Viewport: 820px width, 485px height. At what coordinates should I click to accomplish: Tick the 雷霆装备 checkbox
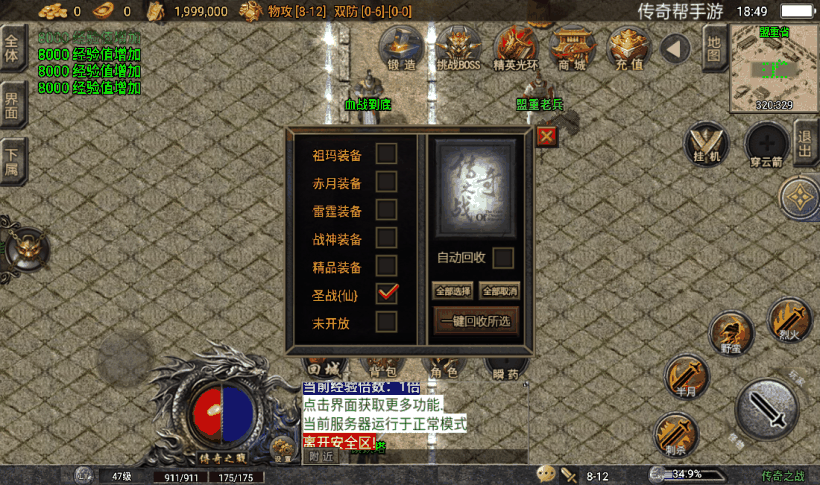[386, 210]
